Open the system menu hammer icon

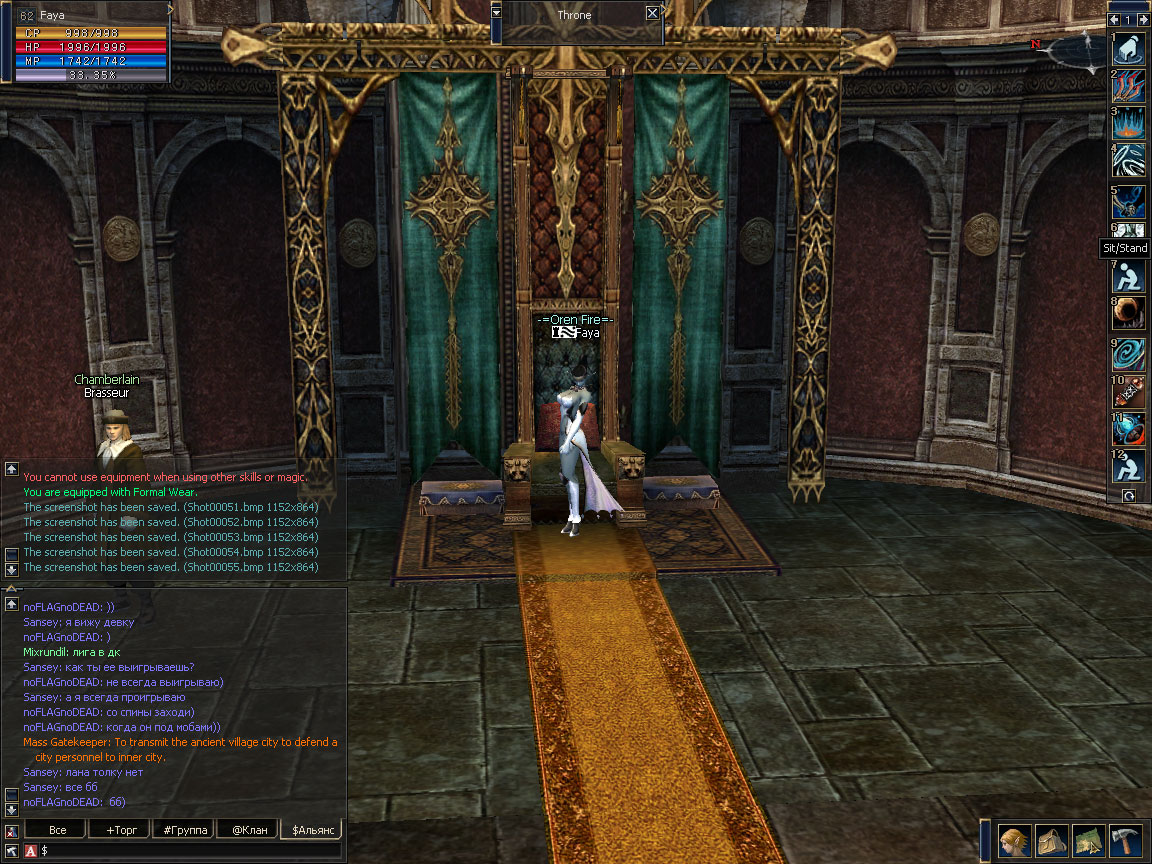click(1126, 841)
